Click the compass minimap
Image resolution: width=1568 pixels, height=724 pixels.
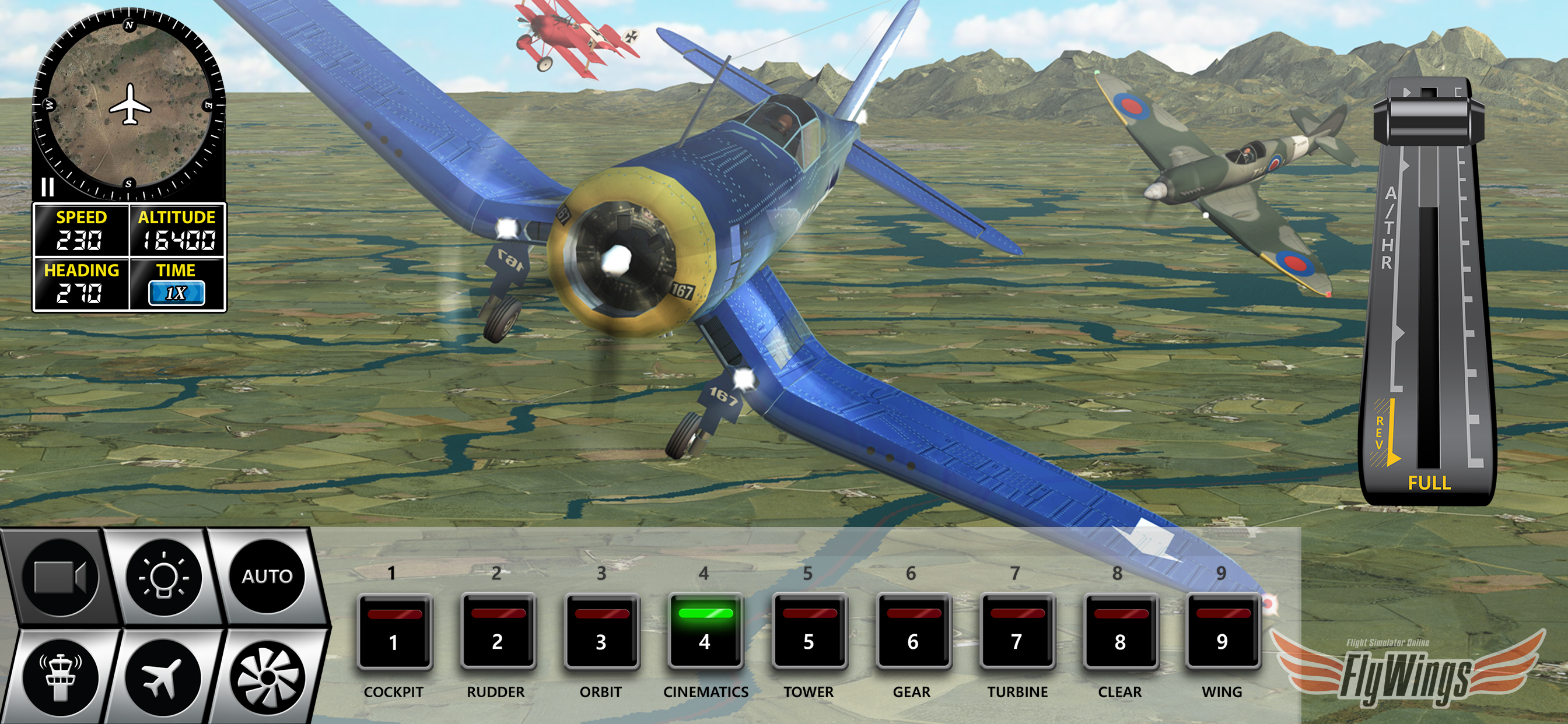pyautogui.click(x=129, y=105)
